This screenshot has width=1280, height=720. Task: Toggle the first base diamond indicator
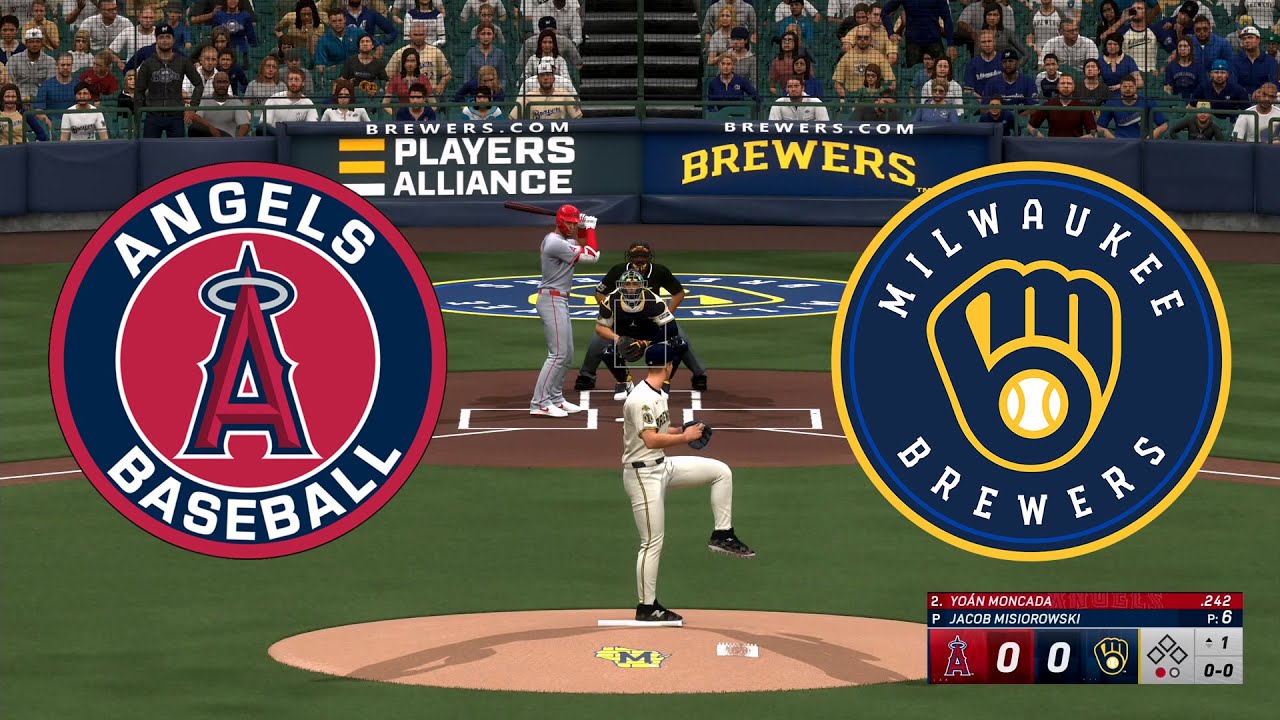(1180, 656)
